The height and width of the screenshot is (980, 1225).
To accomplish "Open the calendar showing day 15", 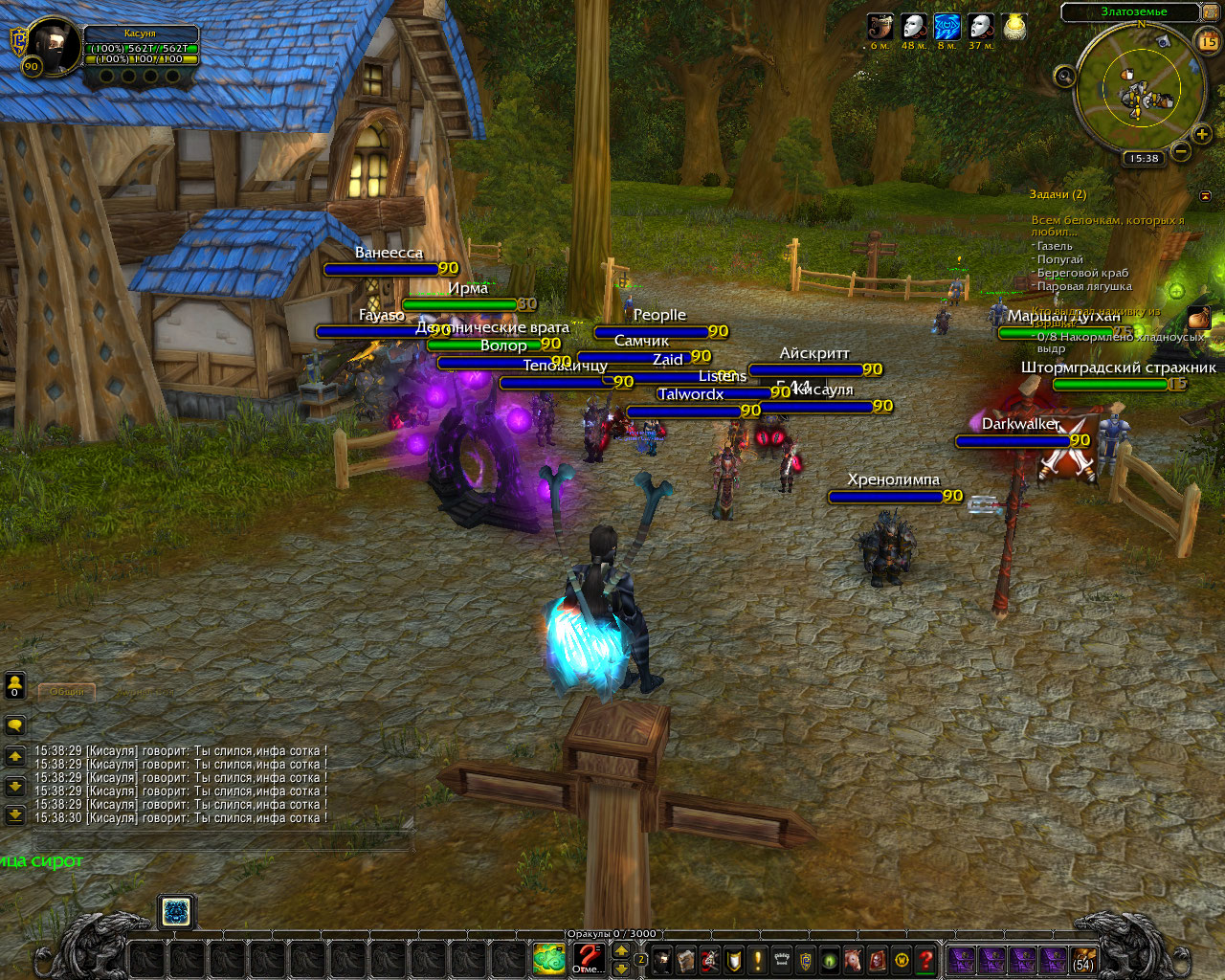I will [1208, 40].
